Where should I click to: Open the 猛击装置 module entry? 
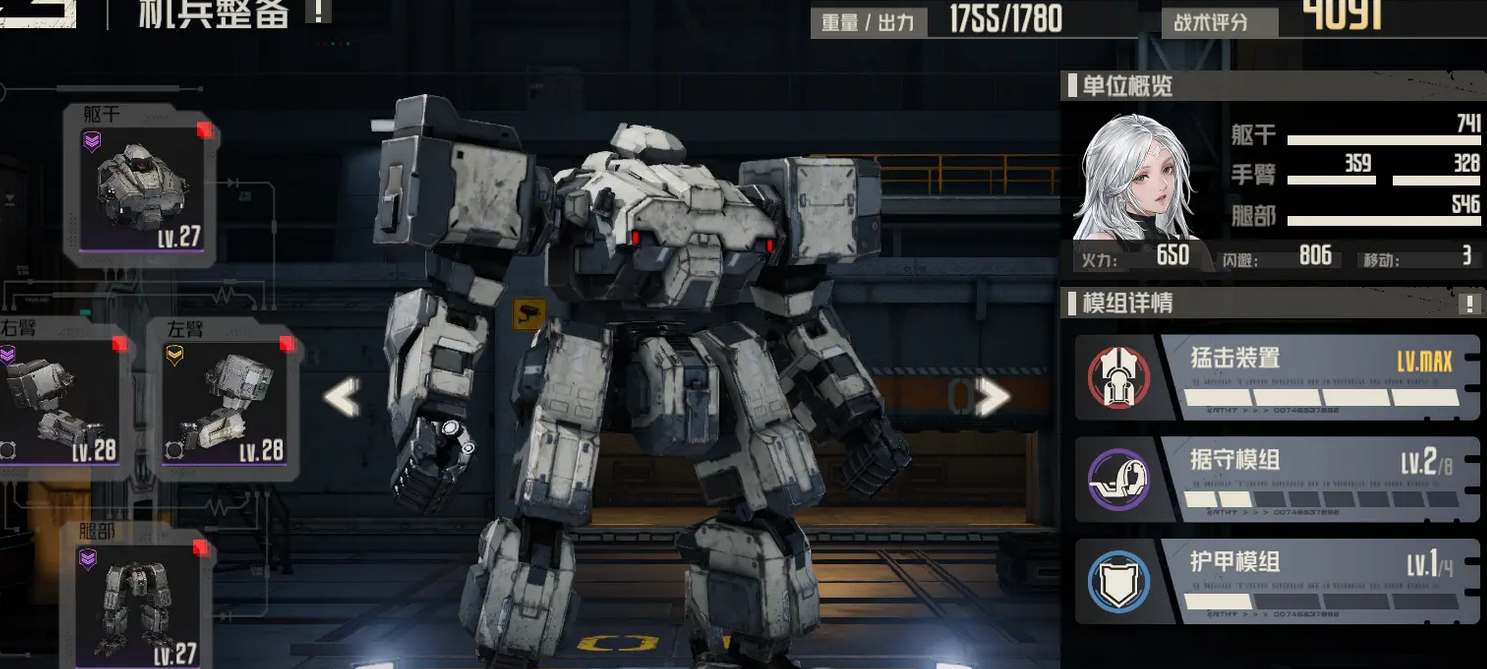pos(1275,377)
